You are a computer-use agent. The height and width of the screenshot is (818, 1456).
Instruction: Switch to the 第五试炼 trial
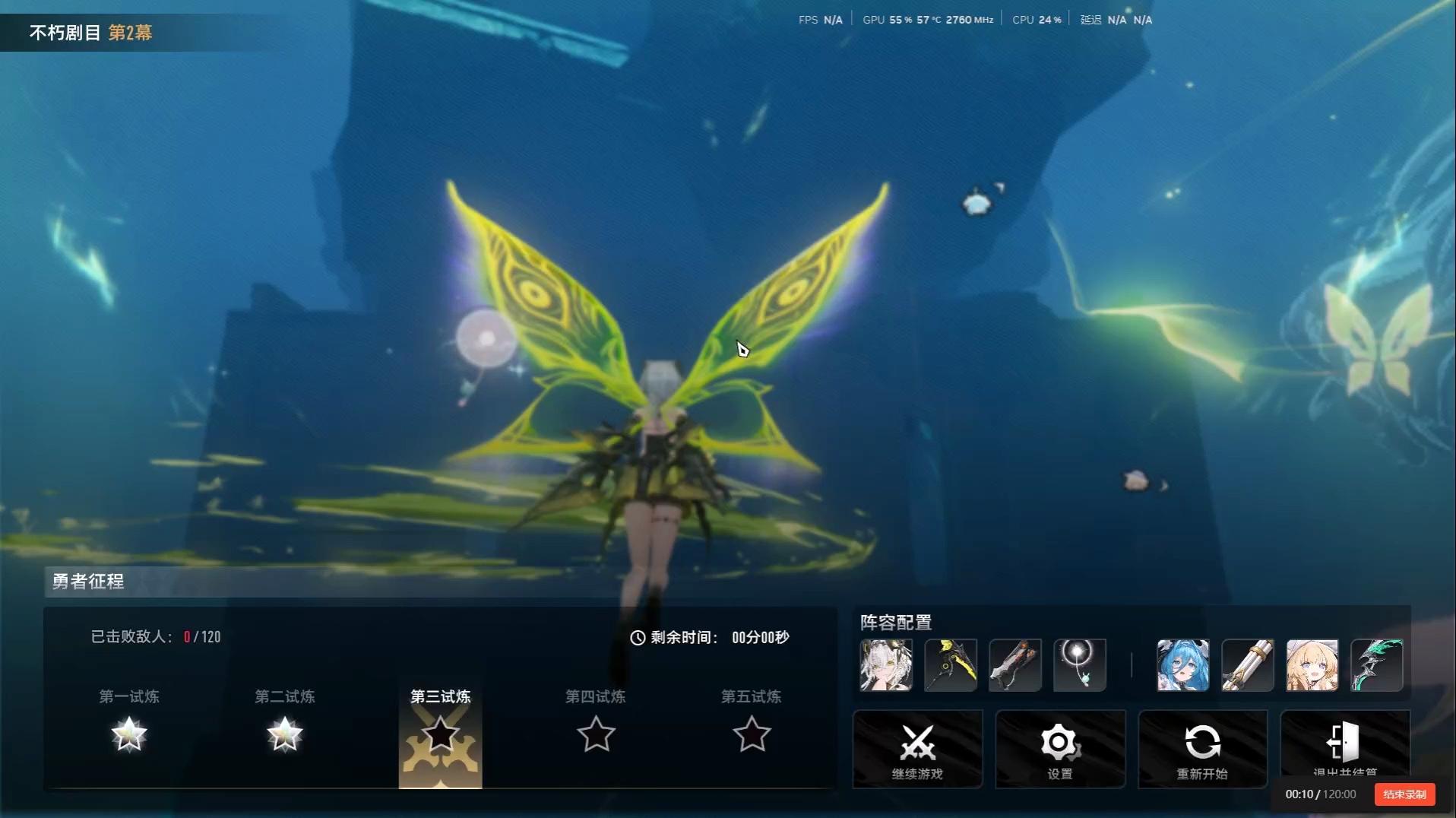pyautogui.click(x=752, y=734)
